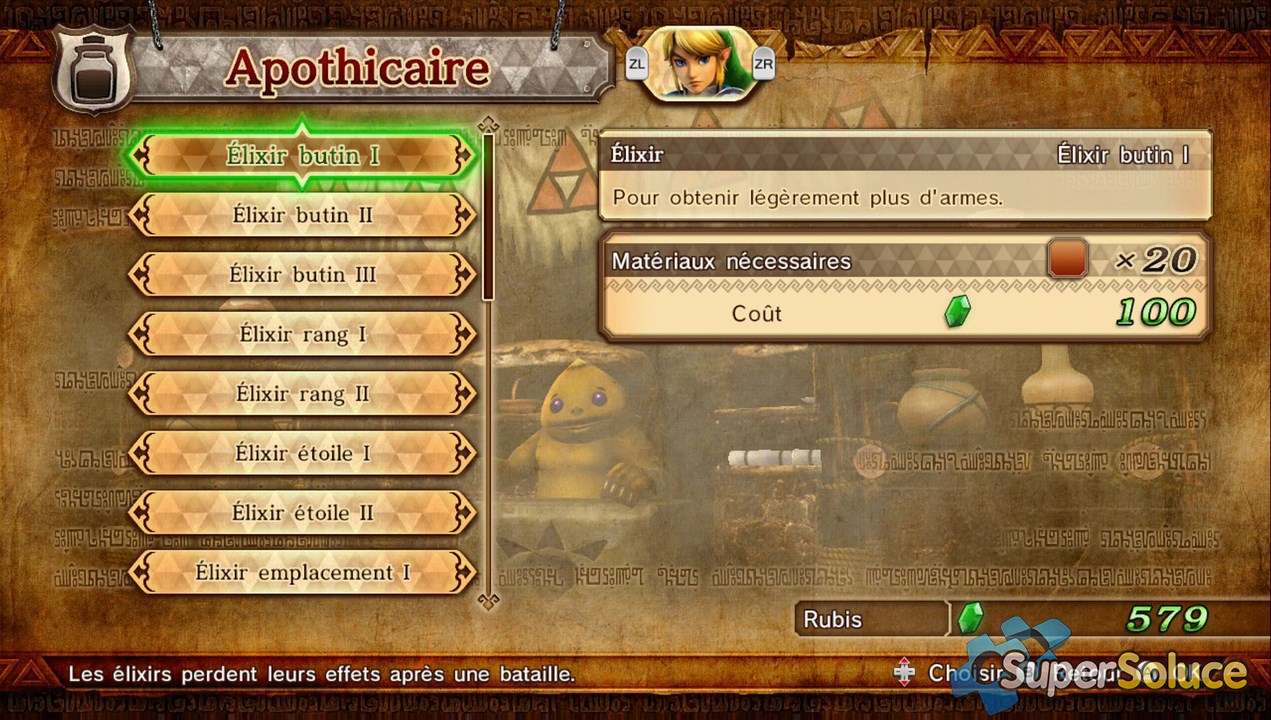Choose the Élixir rang II entry
Image resolution: width=1271 pixels, height=720 pixels.
coord(303,394)
